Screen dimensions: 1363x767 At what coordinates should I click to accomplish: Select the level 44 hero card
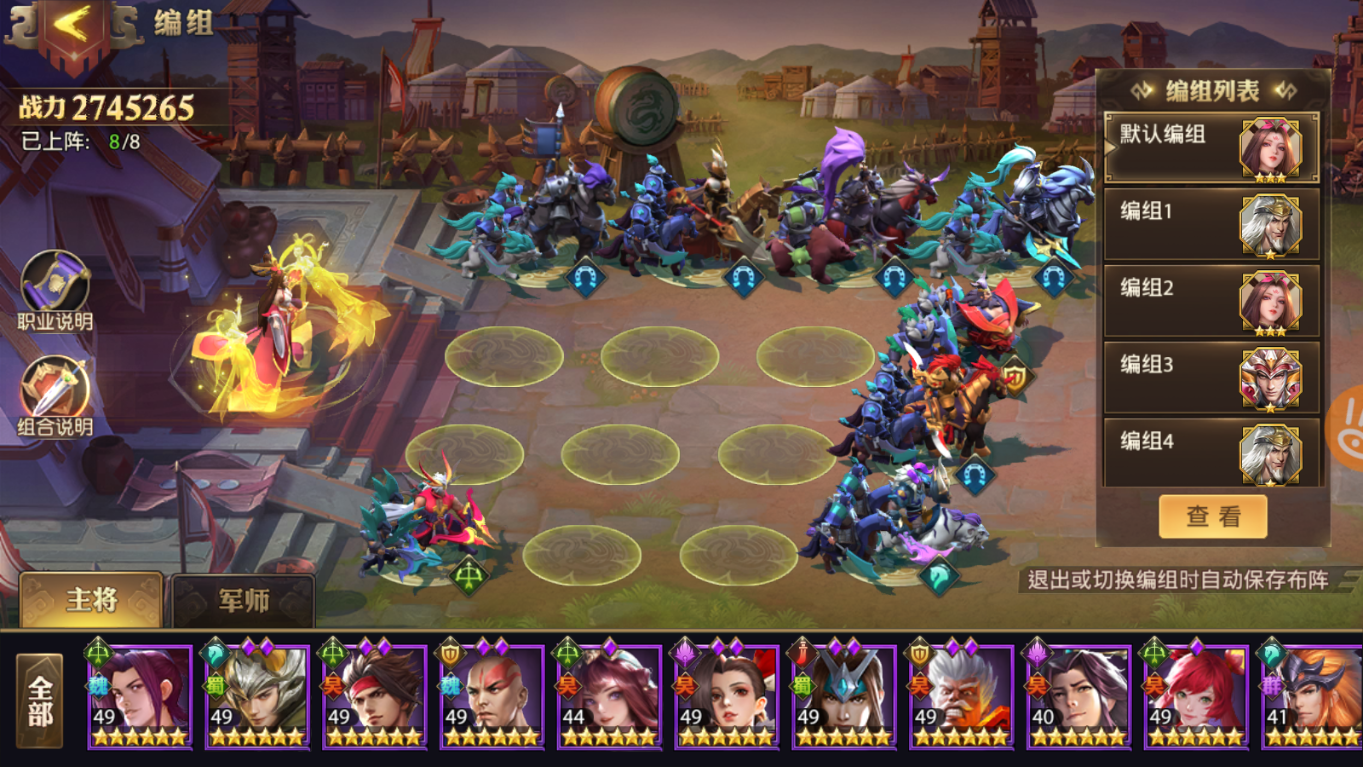point(609,696)
